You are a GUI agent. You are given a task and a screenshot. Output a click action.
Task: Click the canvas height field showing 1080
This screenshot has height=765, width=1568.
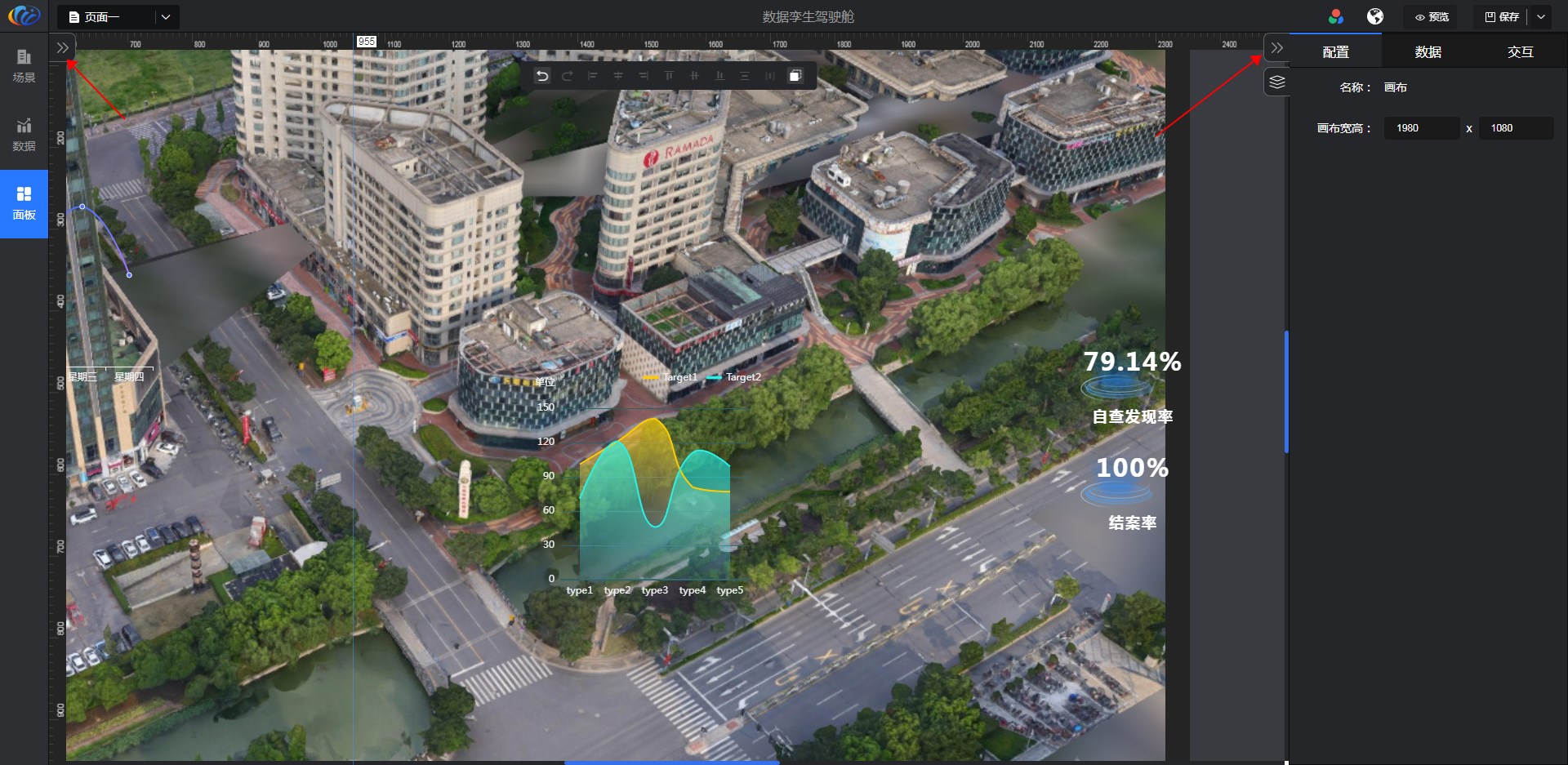[x=1515, y=128]
